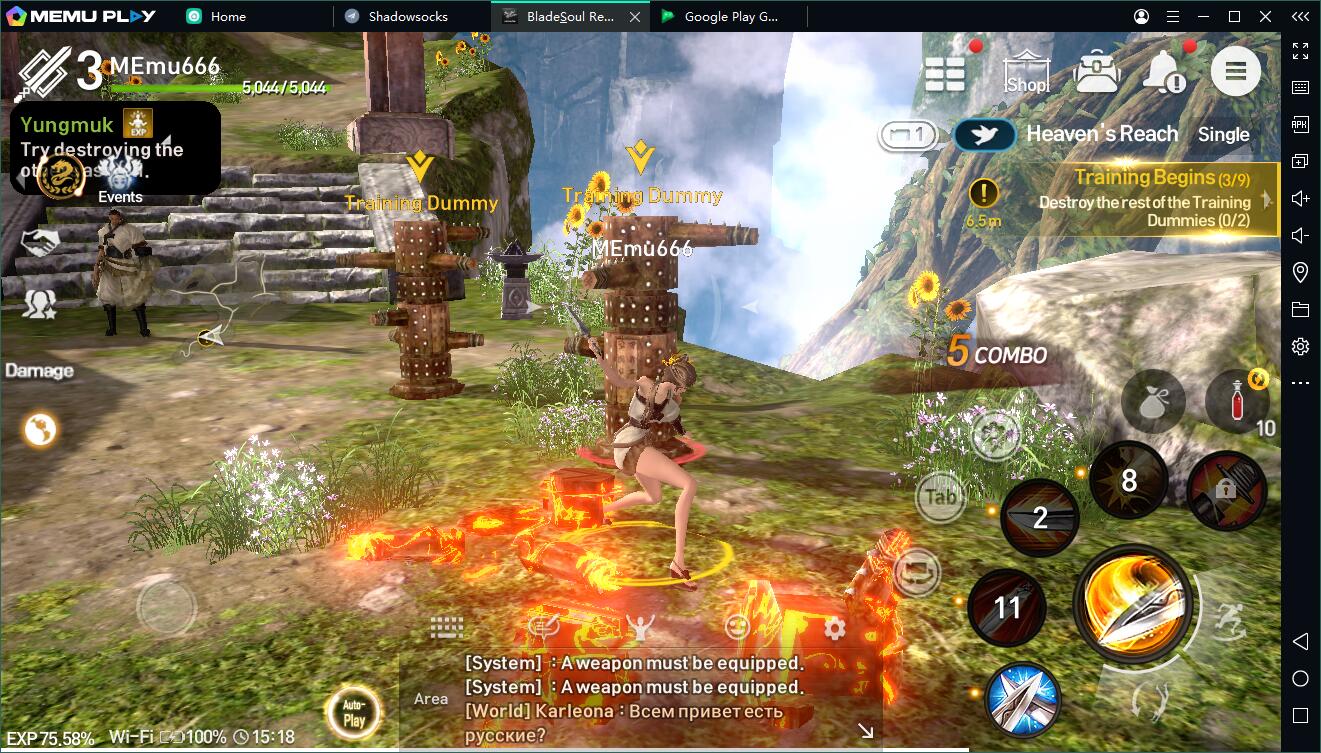Activate the blue-glowing blade skill
The width and height of the screenshot is (1321, 753).
[x=1023, y=700]
